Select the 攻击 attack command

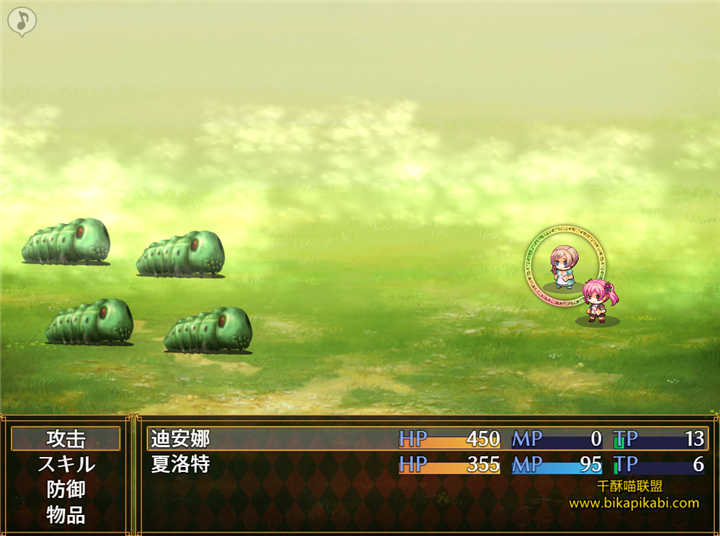tap(66, 438)
